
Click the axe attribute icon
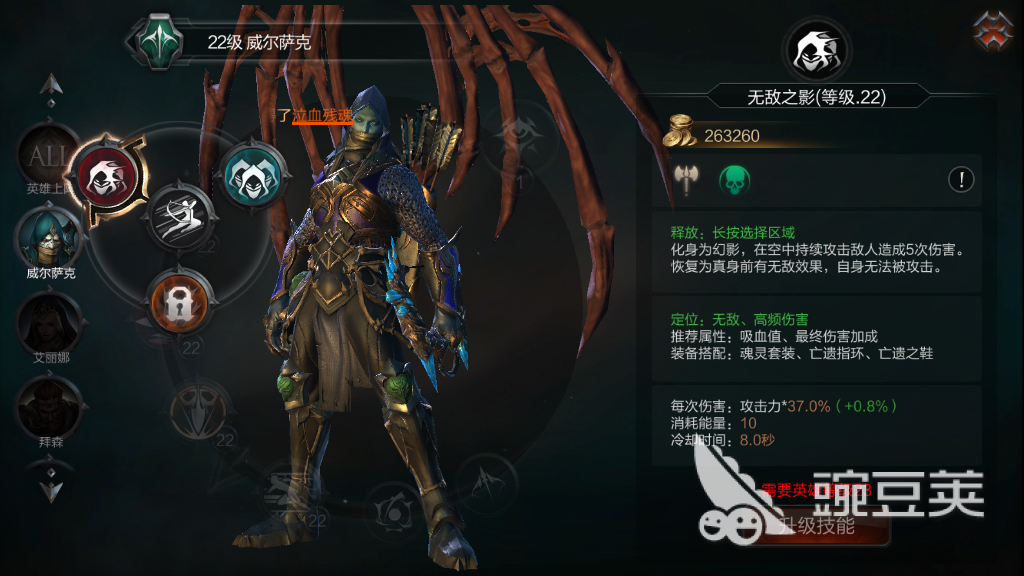pos(686,180)
